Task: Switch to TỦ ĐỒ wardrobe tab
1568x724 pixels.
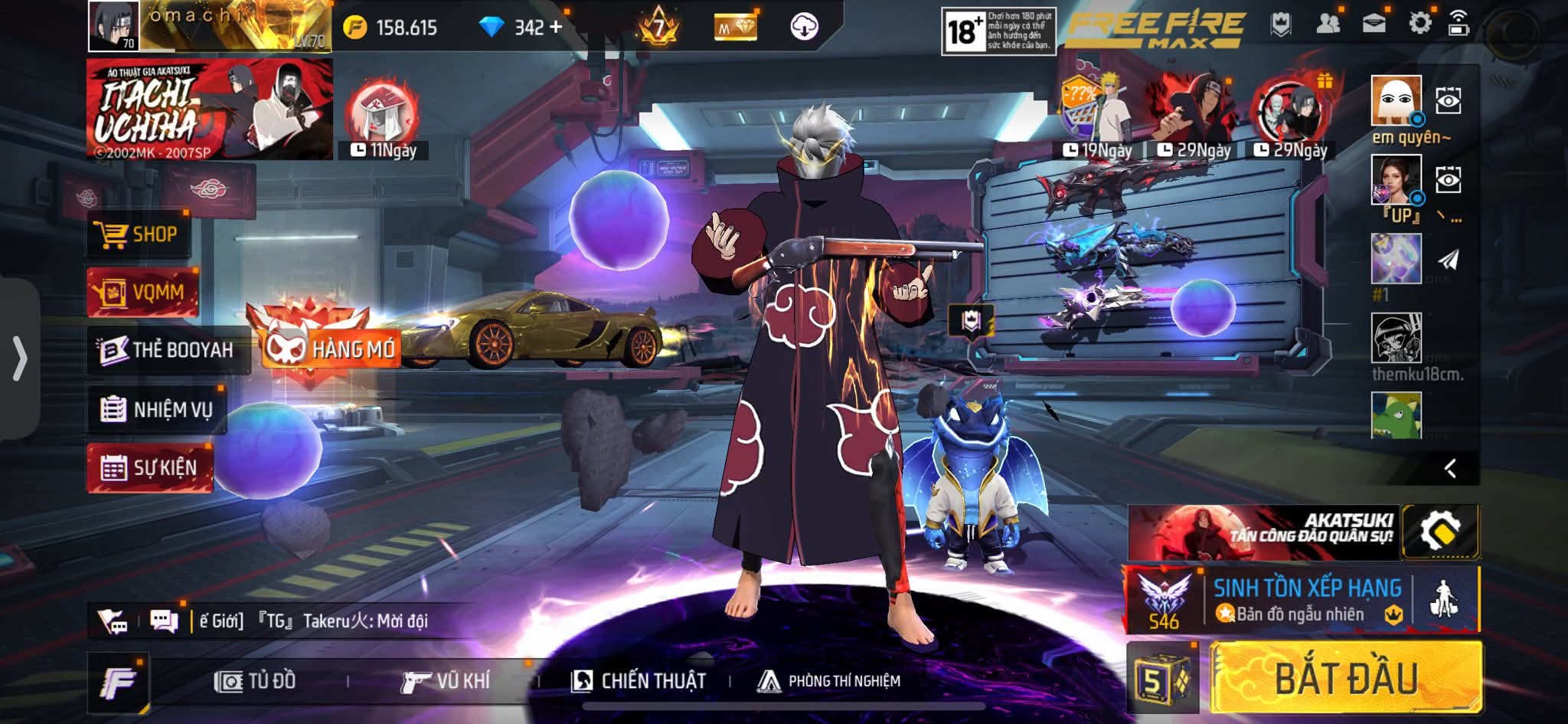Action: tap(256, 681)
